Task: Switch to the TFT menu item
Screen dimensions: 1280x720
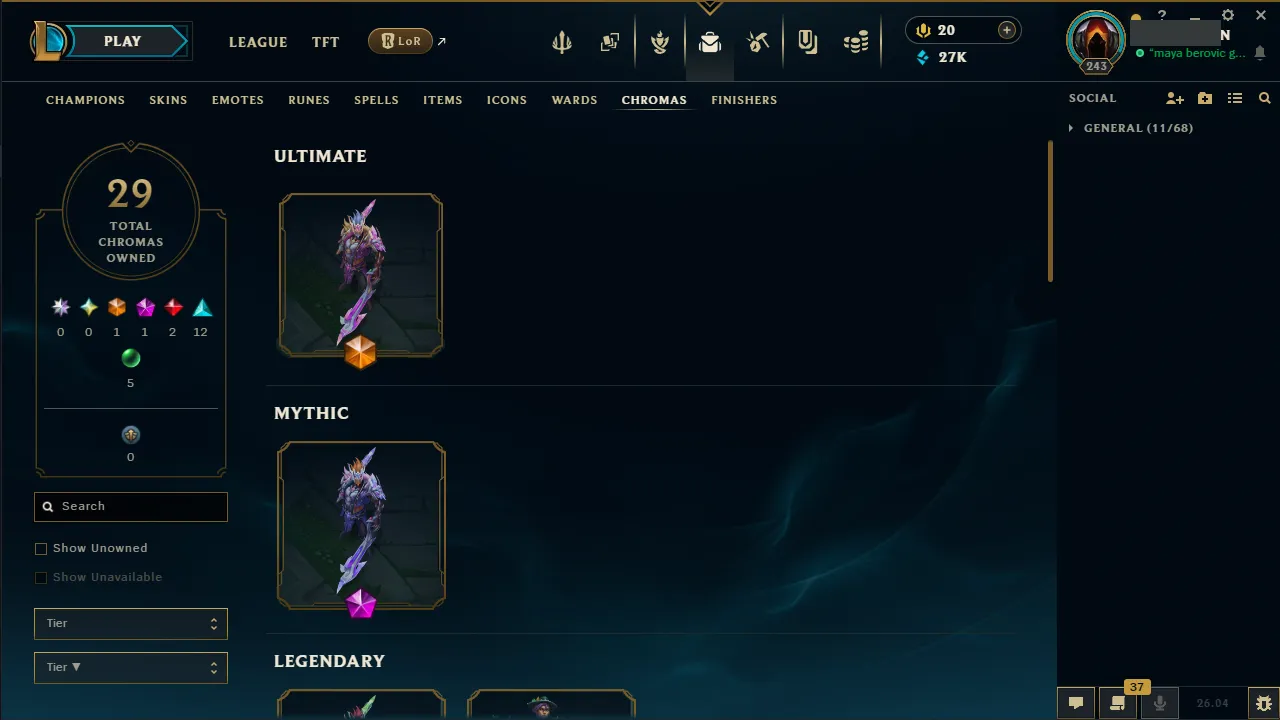Action: click(x=325, y=42)
